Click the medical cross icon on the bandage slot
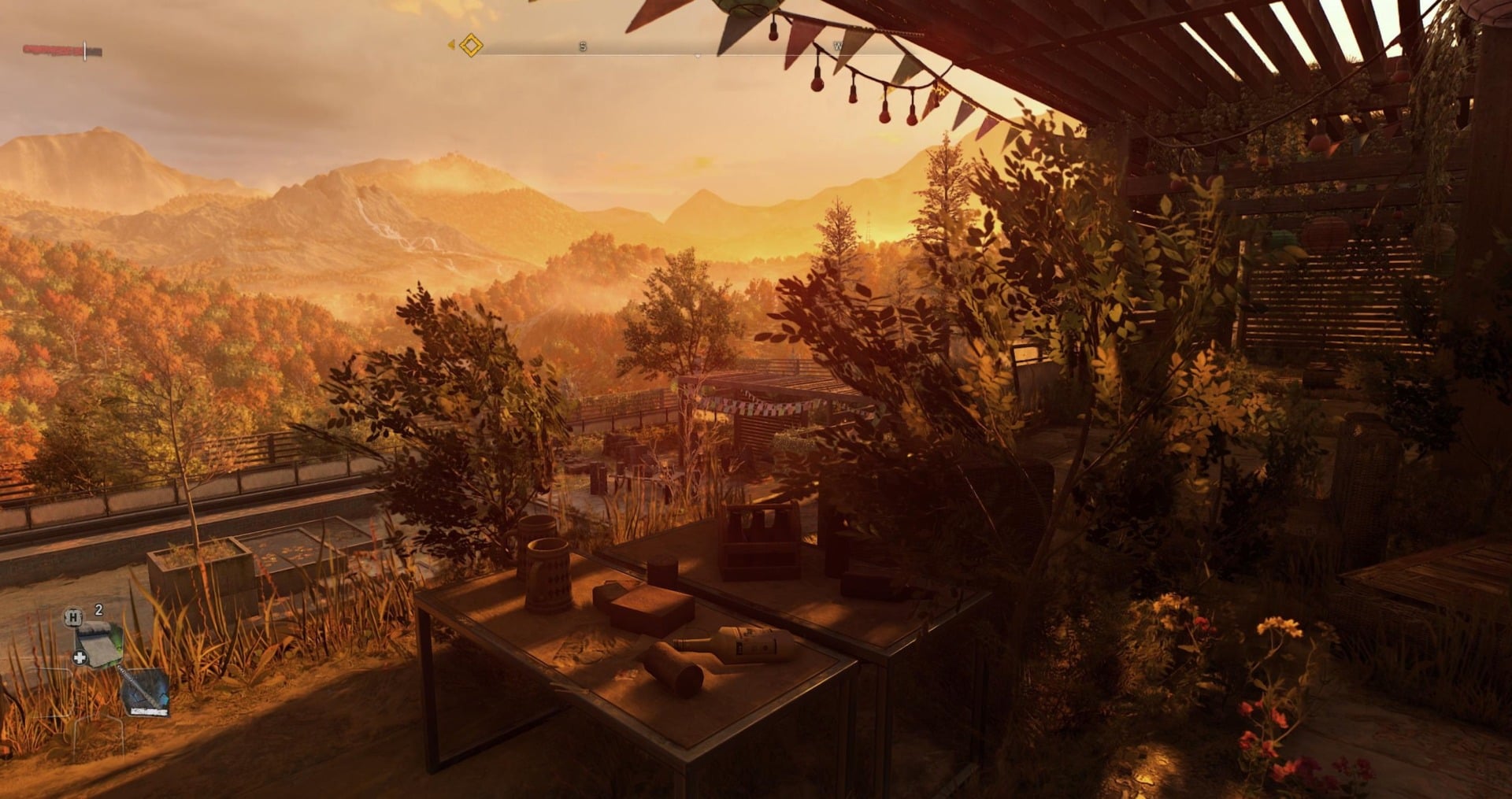The image size is (1512, 799). coord(80,657)
